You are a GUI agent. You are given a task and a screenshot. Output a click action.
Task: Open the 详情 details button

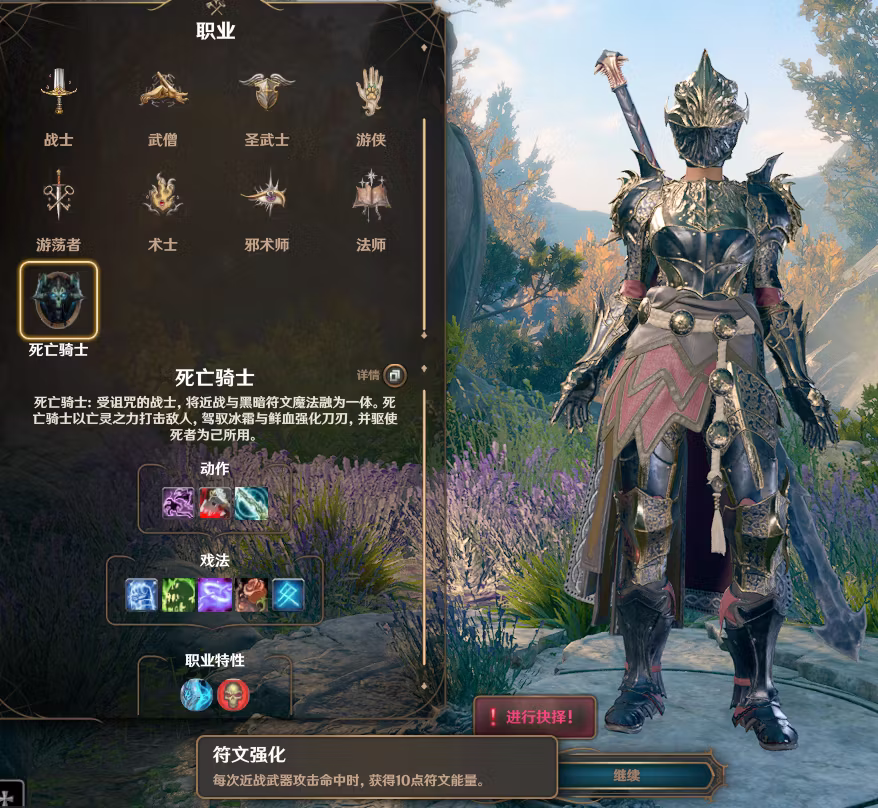click(x=394, y=375)
